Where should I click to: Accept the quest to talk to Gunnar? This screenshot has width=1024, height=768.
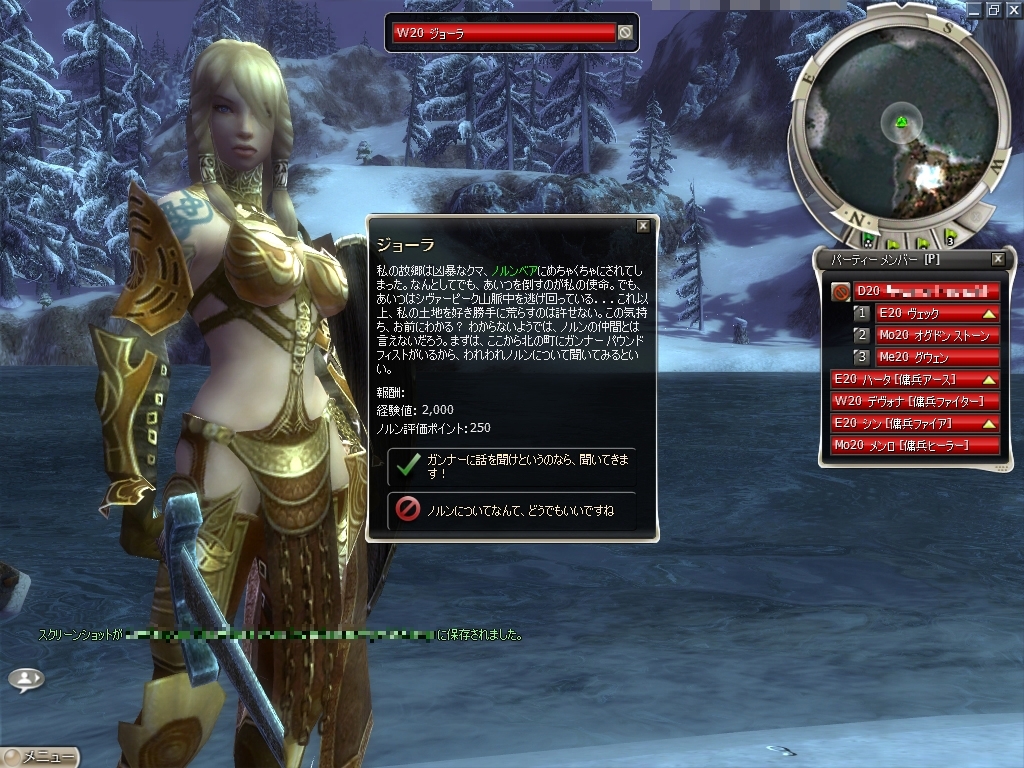click(x=511, y=465)
